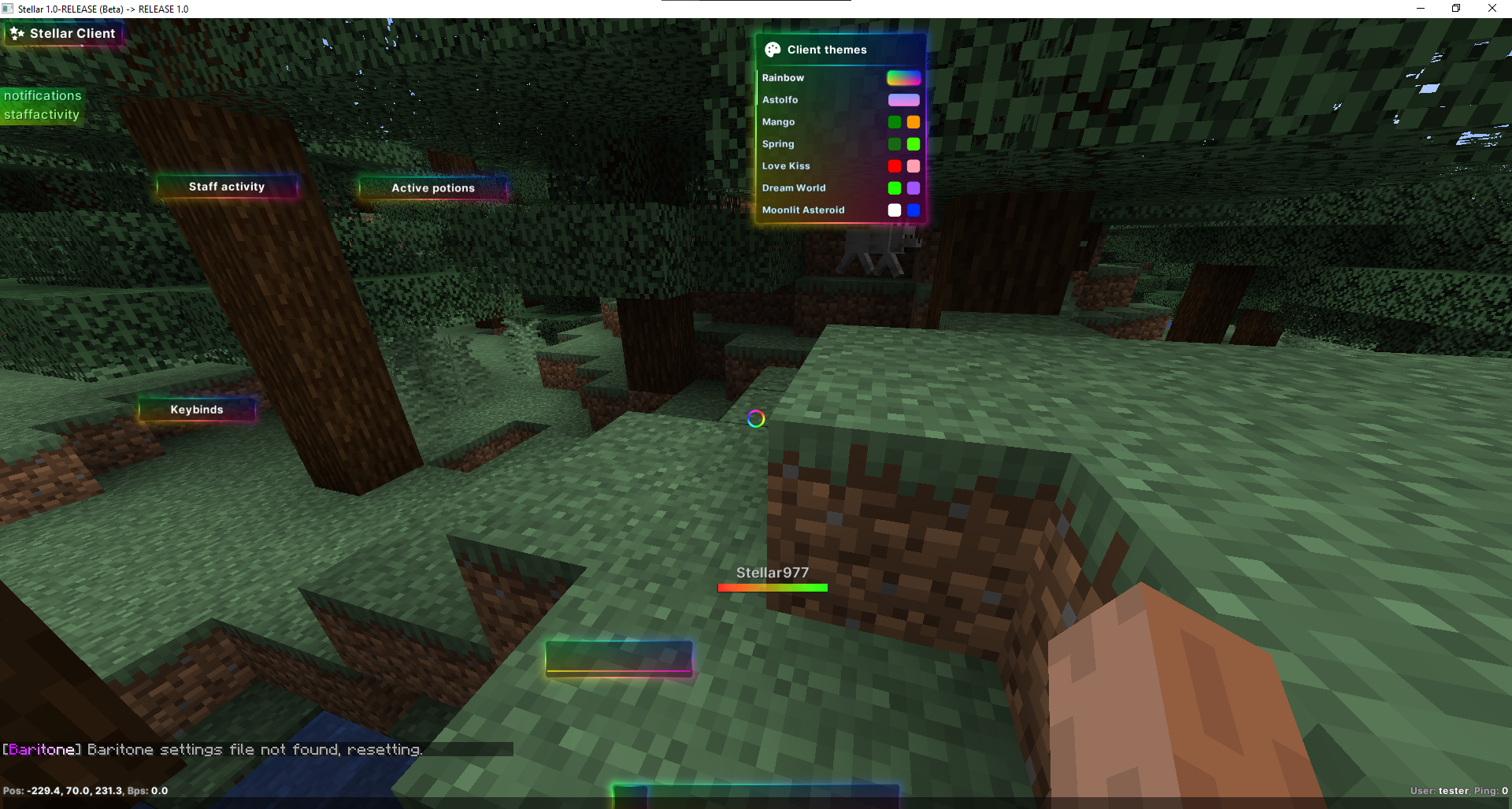The height and width of the screenshot is (809, 1512).
Task: Click the orange Mango color swatch
Action: [913, 122]
